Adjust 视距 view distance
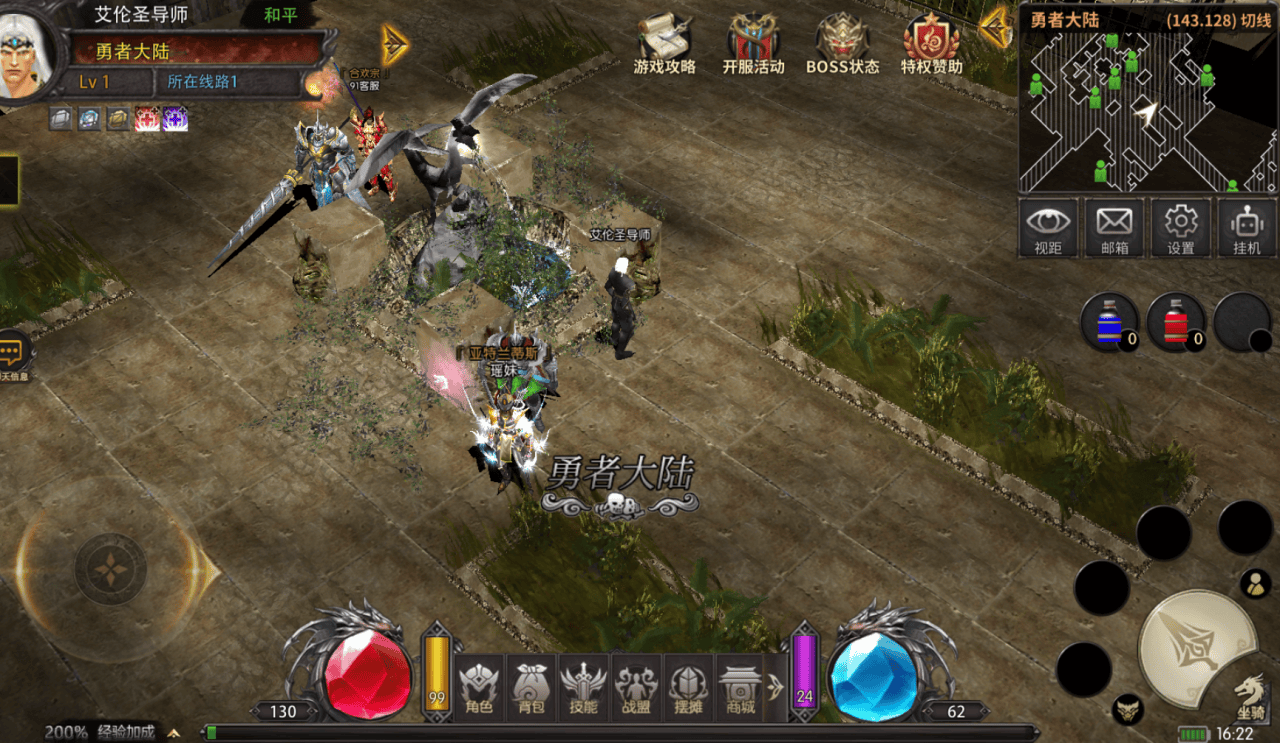 [x=1048, y=228]
